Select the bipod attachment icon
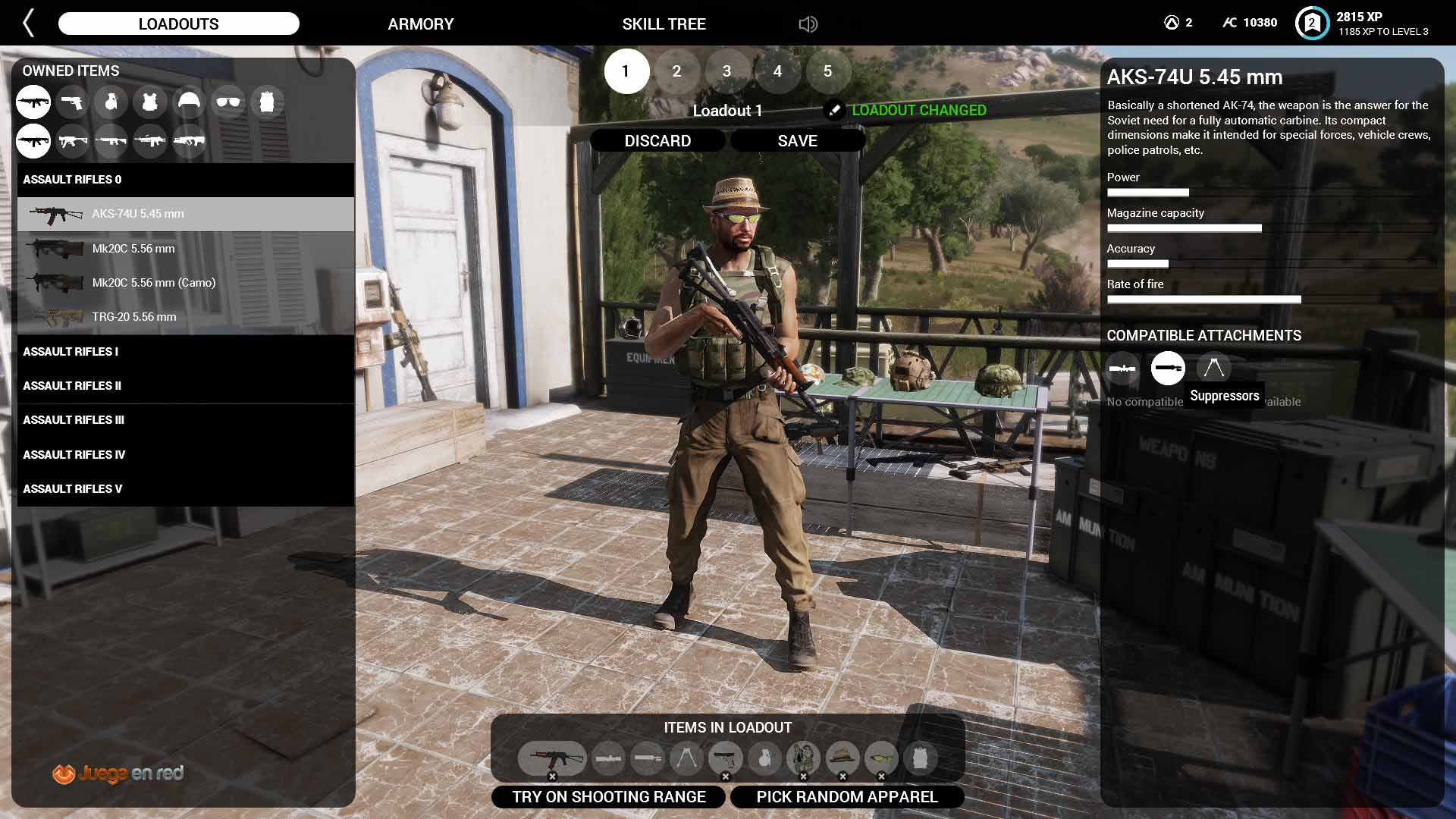 [x=1213, y=369]
